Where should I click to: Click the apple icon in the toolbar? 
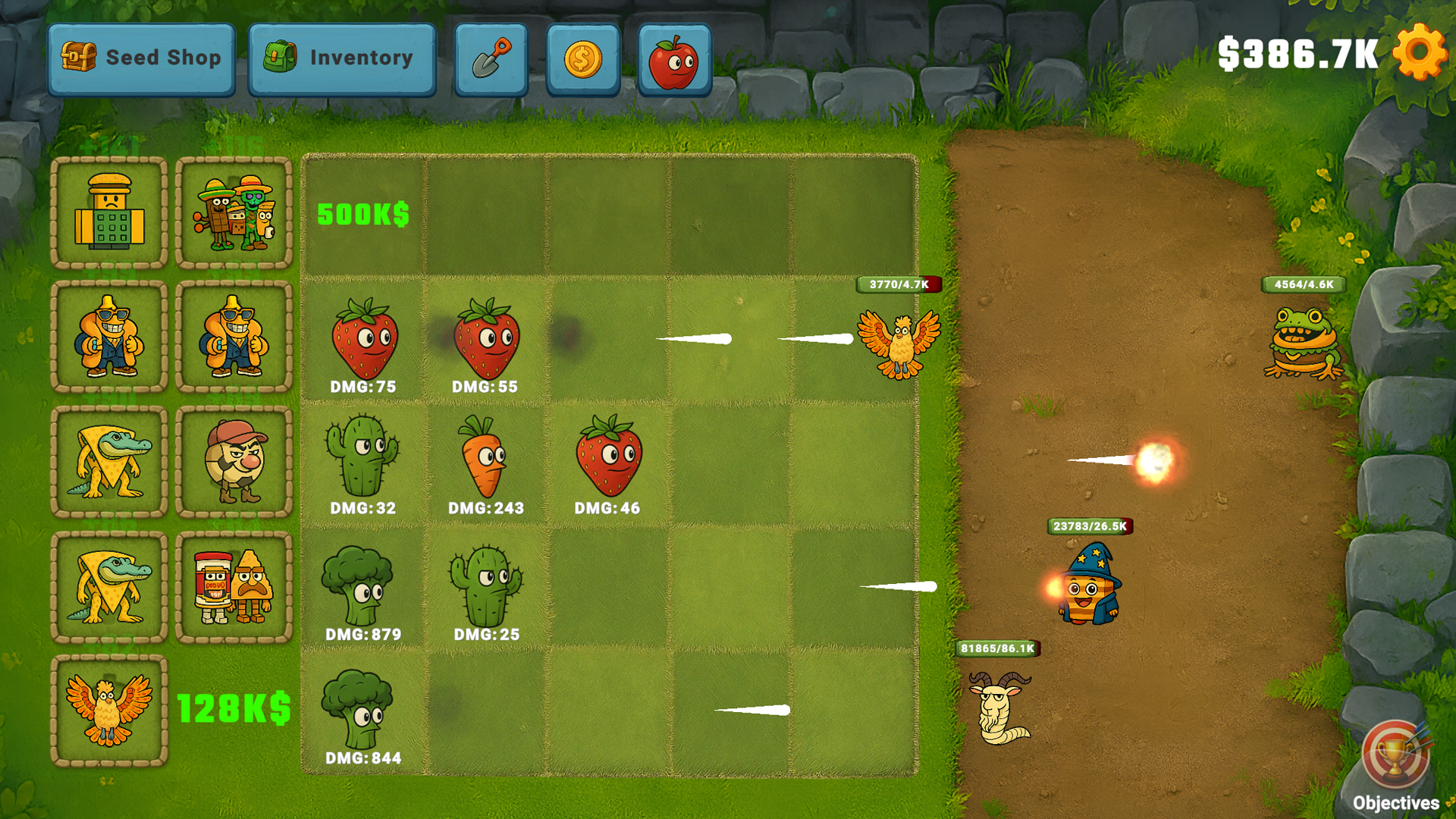click(673, 57)
